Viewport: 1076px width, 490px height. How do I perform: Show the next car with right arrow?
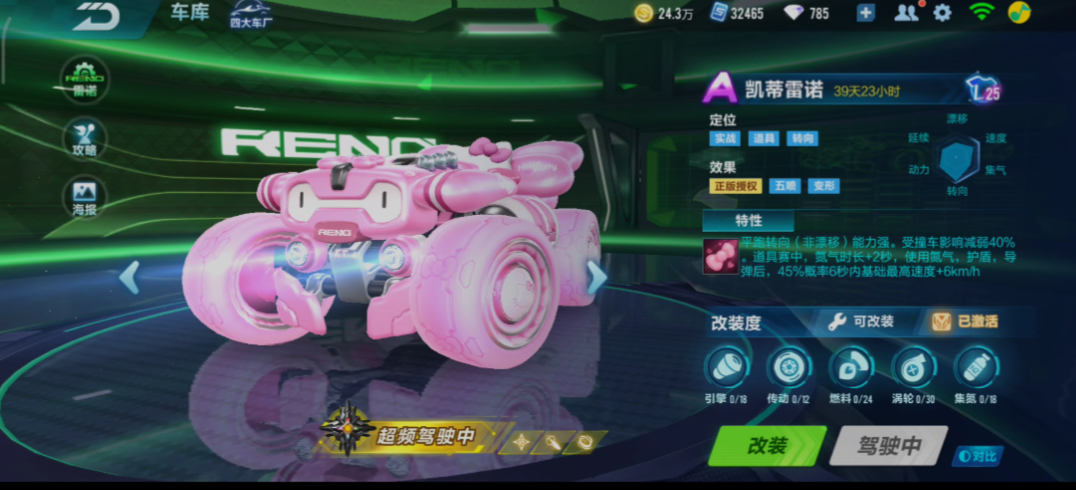tap(596, 277)
